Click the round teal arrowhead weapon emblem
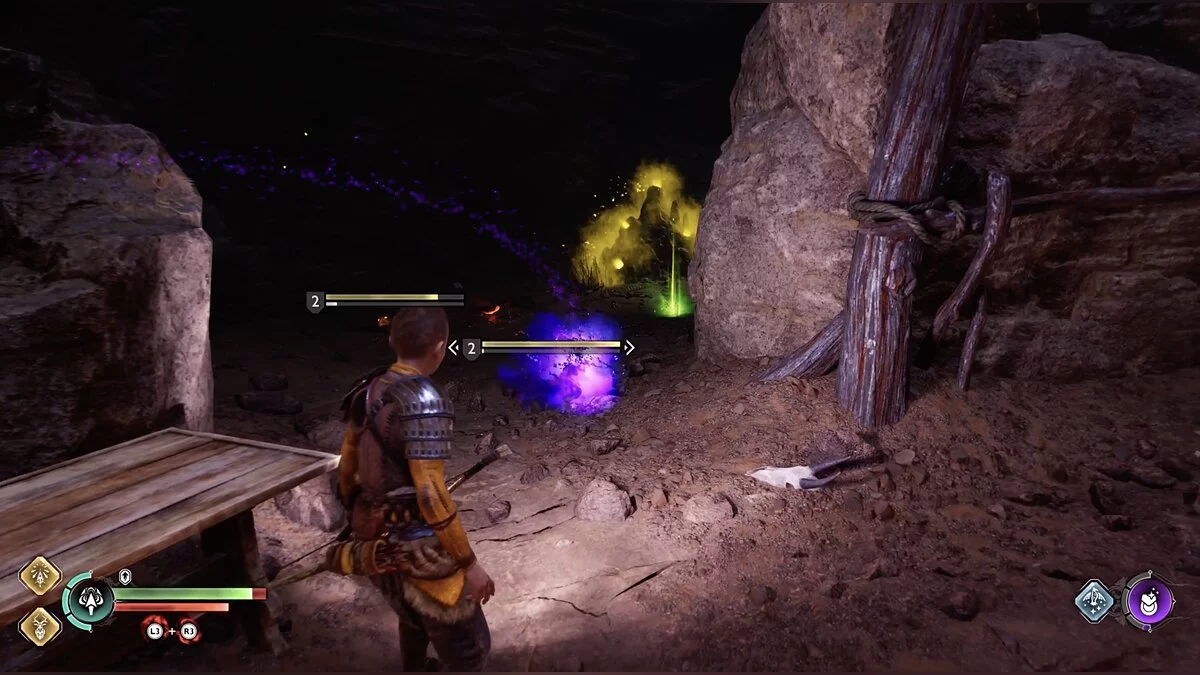Screen dimensions: 1200x675 click(89, 603)
